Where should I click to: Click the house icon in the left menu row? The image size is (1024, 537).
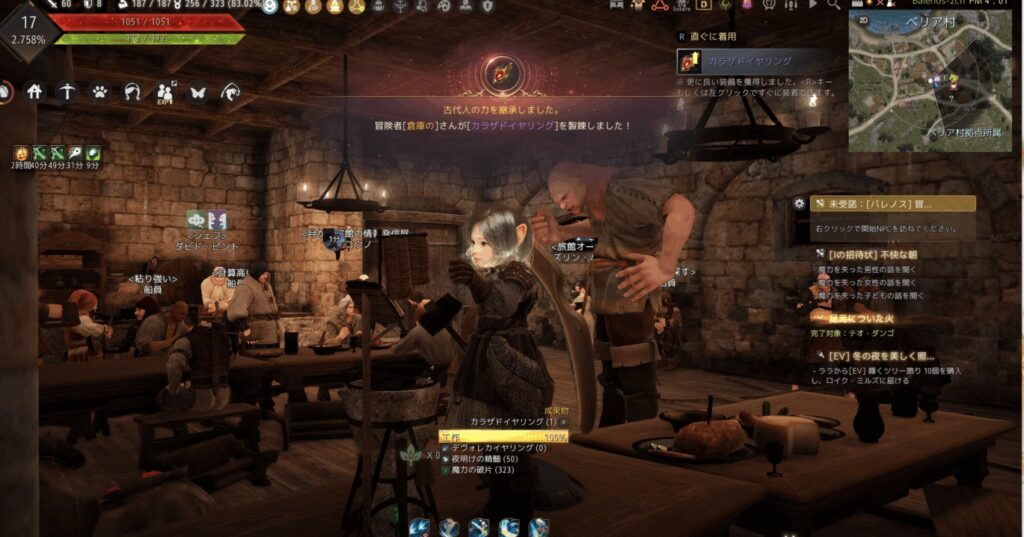pyautogui.click(x=35, y=92)
